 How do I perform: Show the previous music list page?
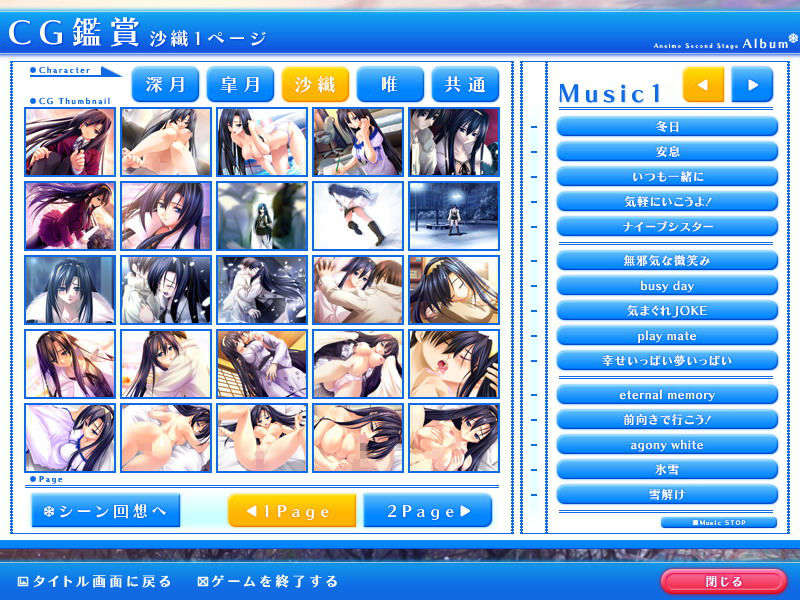(703, 85)
